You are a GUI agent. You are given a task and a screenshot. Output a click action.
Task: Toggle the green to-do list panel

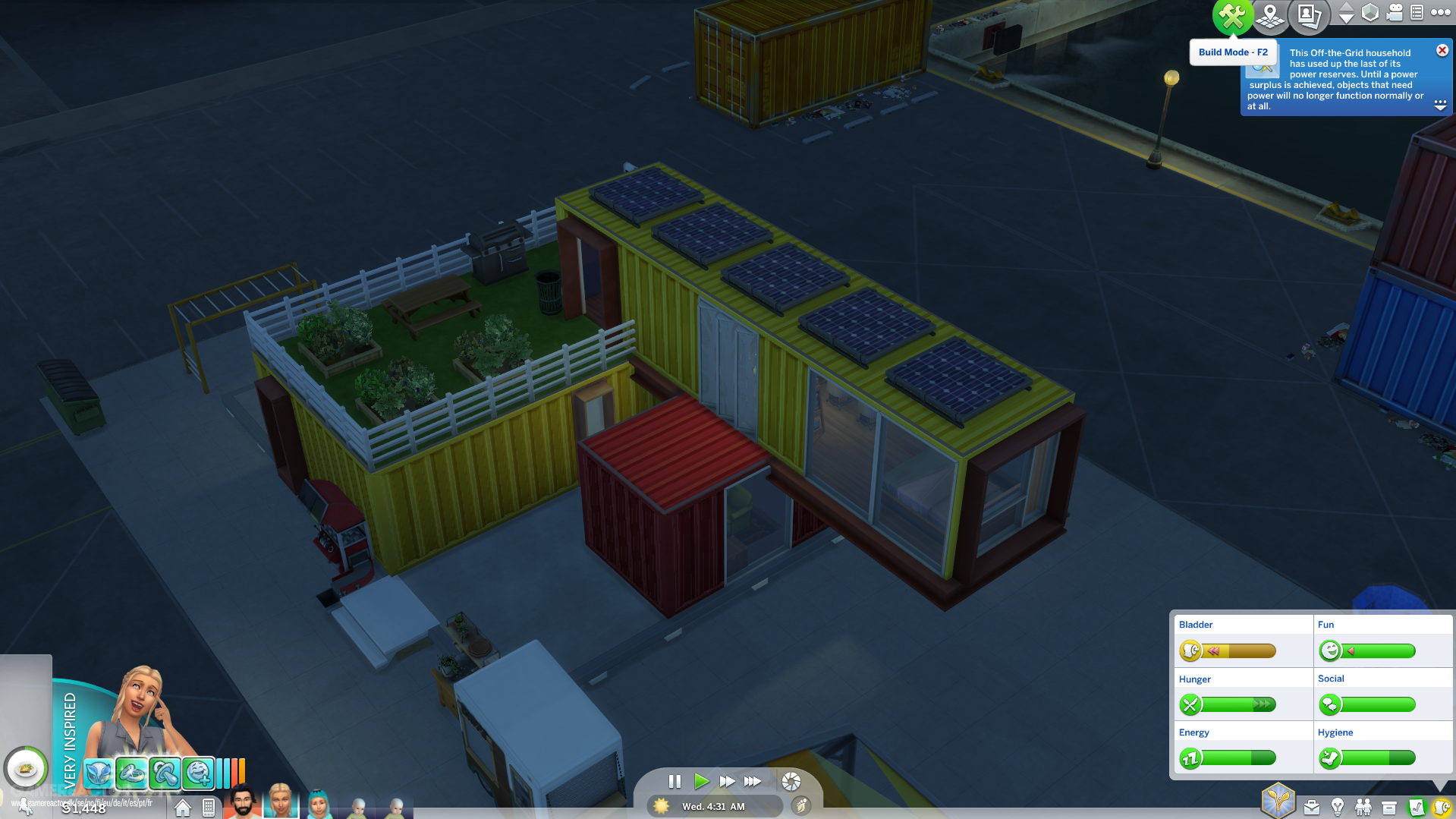(x=1416, y=808)
